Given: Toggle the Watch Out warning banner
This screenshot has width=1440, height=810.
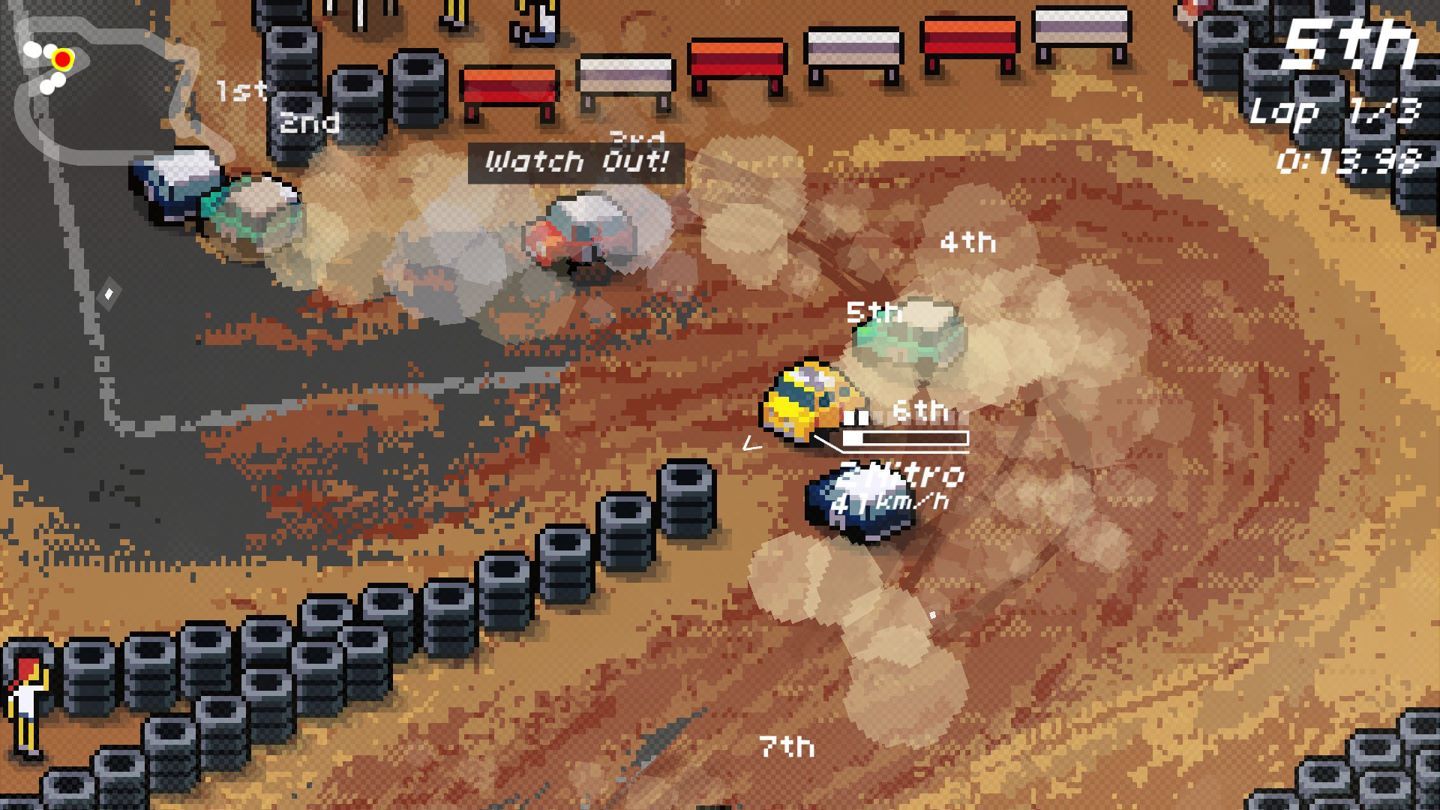Looking at the screenshot, I should tap(578, 161).
